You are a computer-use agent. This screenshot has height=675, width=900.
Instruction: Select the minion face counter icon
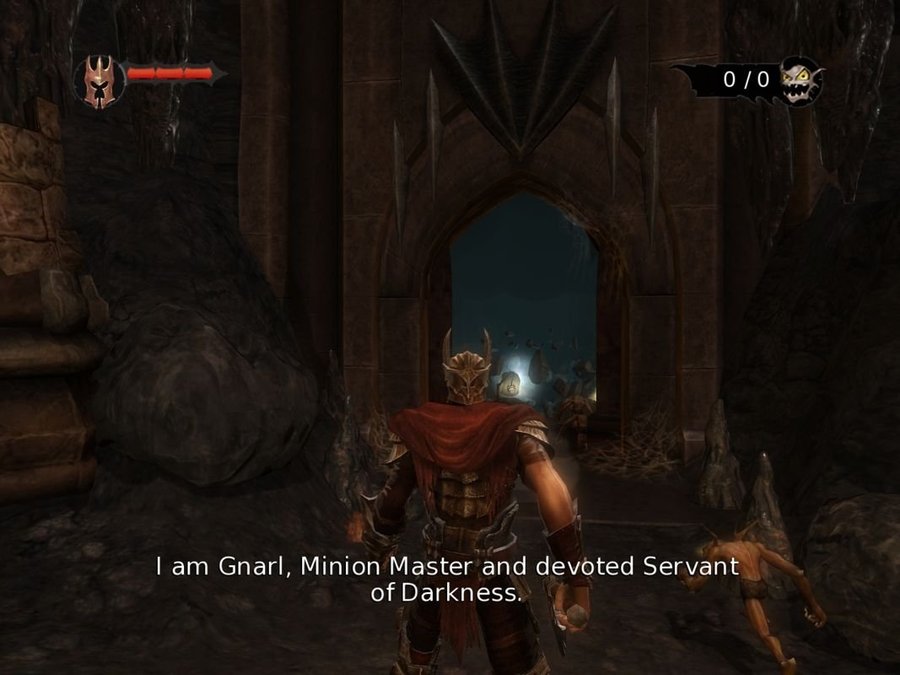801,80
